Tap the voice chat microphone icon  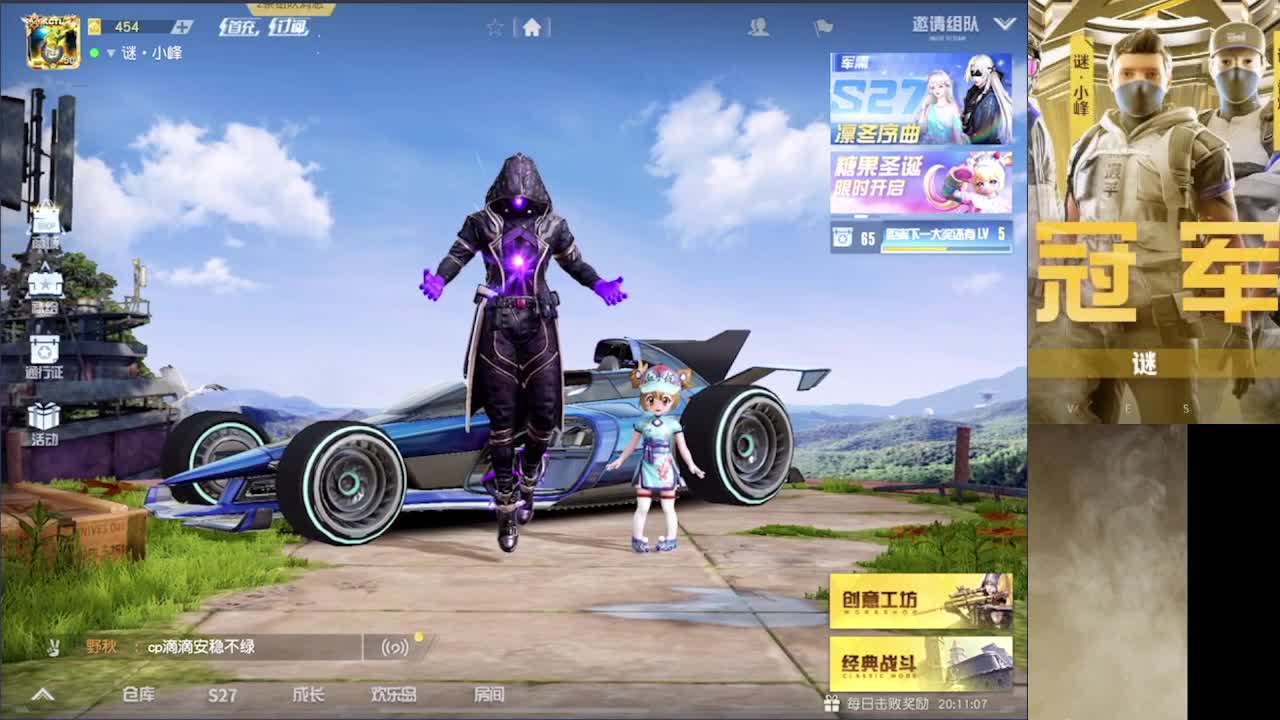pyautogui.click(x=396, y=647)
